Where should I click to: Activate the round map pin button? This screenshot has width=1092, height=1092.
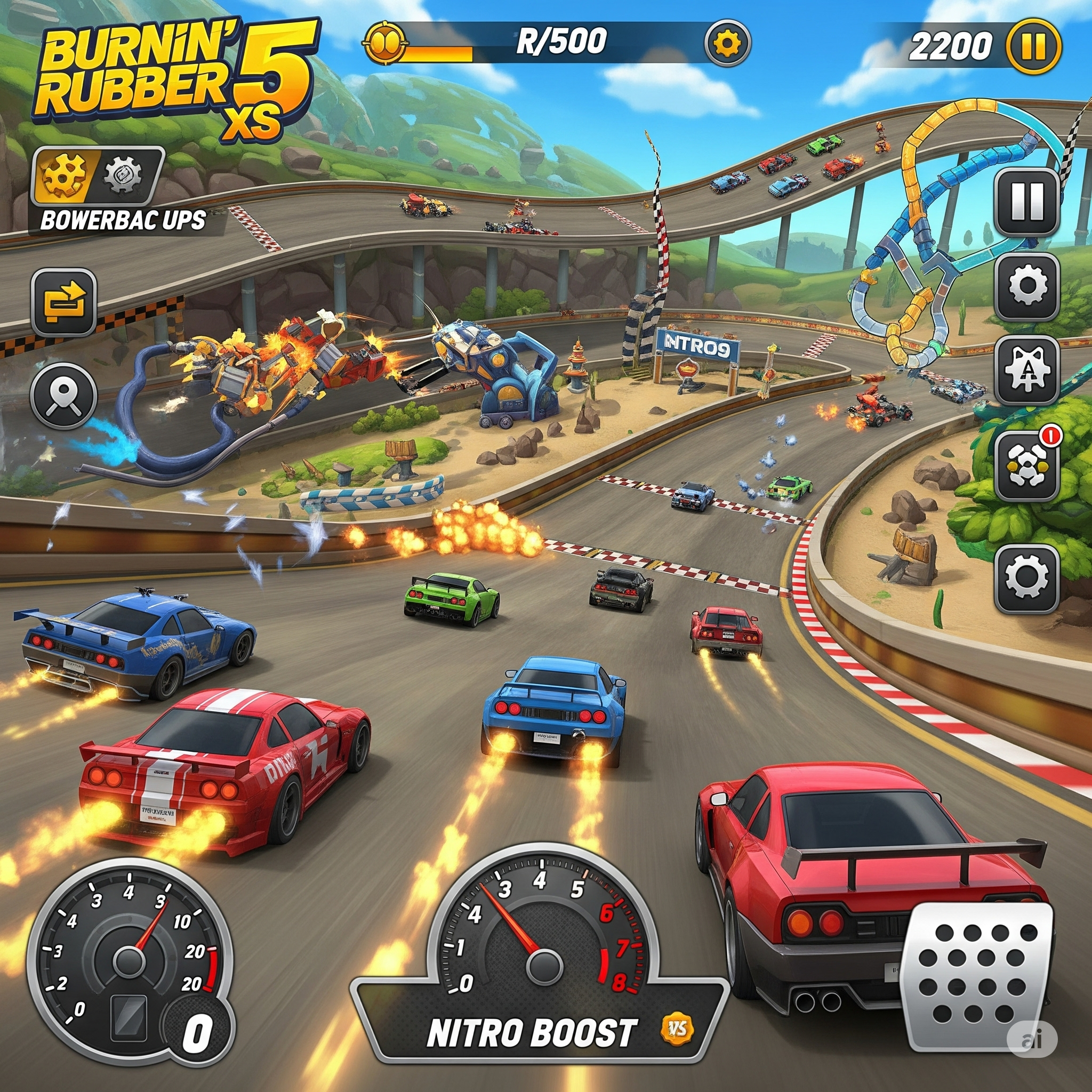click(63, 395)
